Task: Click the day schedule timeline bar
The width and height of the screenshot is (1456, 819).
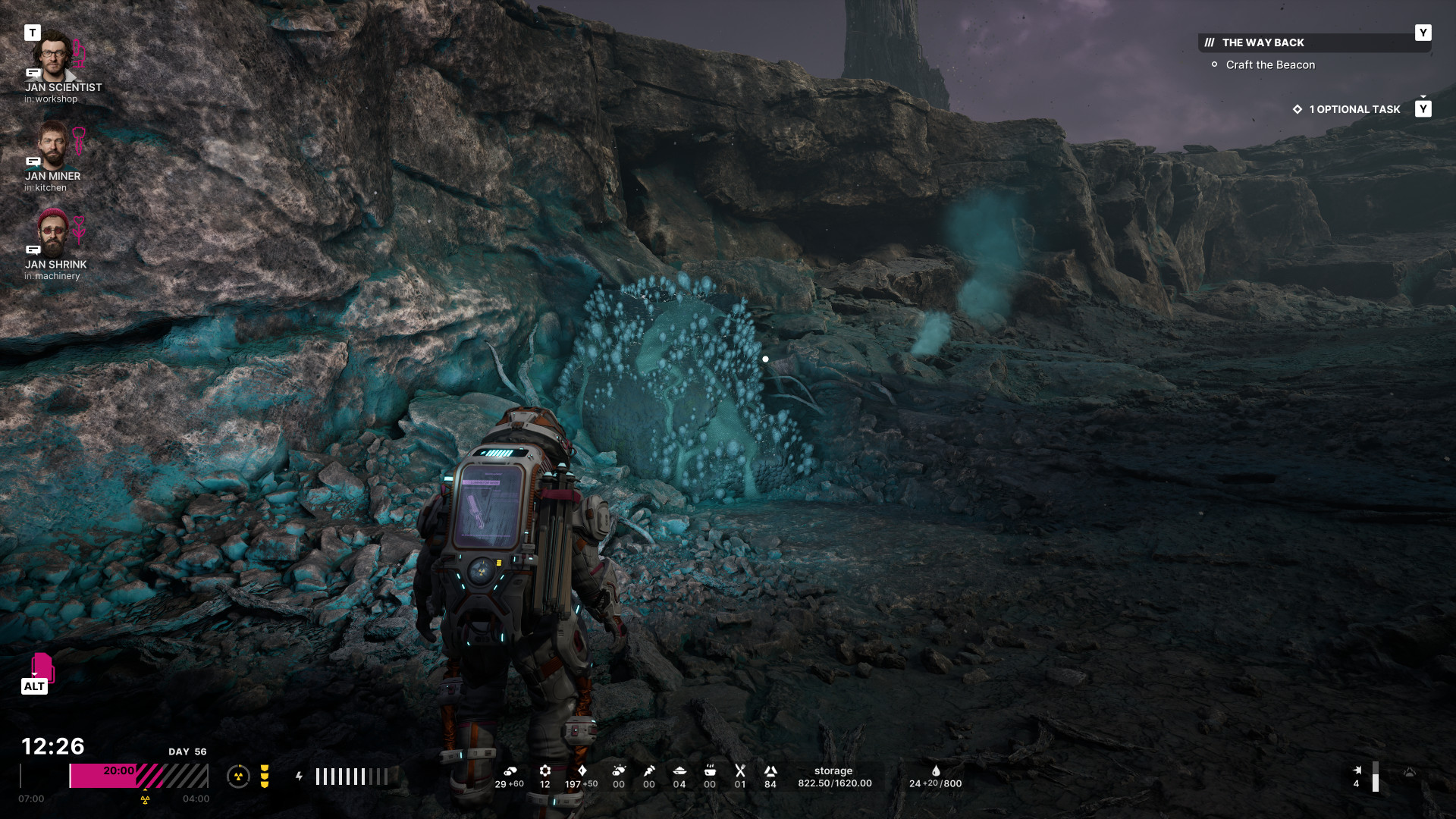Action: [139, 776]
